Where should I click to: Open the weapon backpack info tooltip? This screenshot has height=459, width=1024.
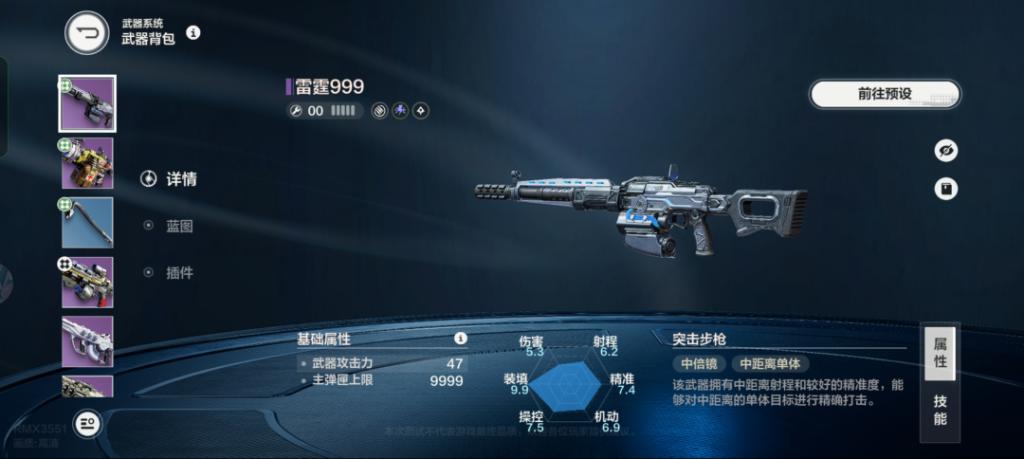point(193,33)
